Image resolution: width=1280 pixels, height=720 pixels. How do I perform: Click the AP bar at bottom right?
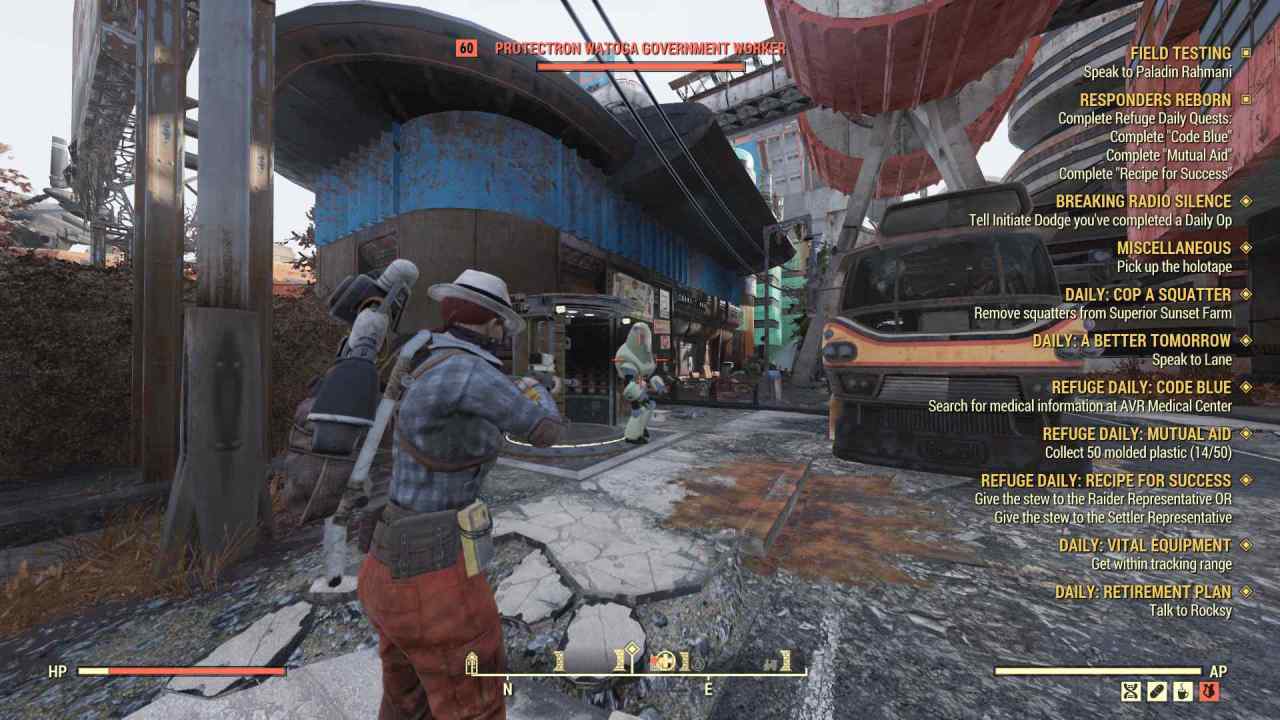pos(1100,672)
